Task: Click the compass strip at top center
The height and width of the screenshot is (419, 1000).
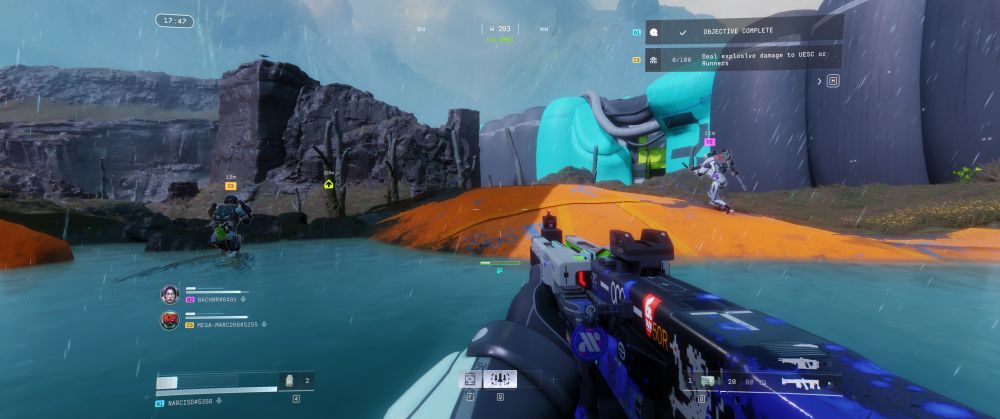Action: [x=500, y=29]
